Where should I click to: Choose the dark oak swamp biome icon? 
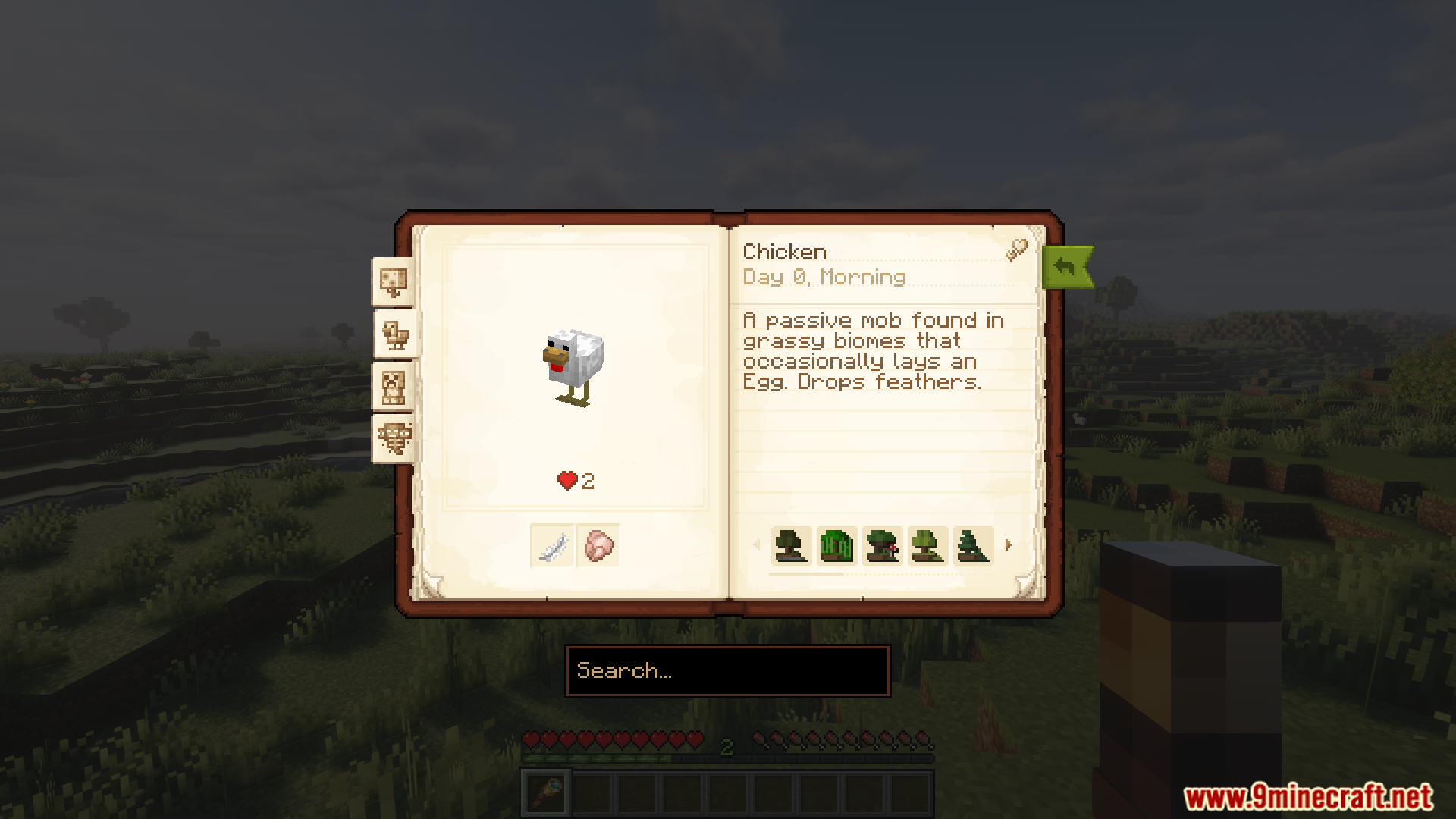click(x=791, y=545)
